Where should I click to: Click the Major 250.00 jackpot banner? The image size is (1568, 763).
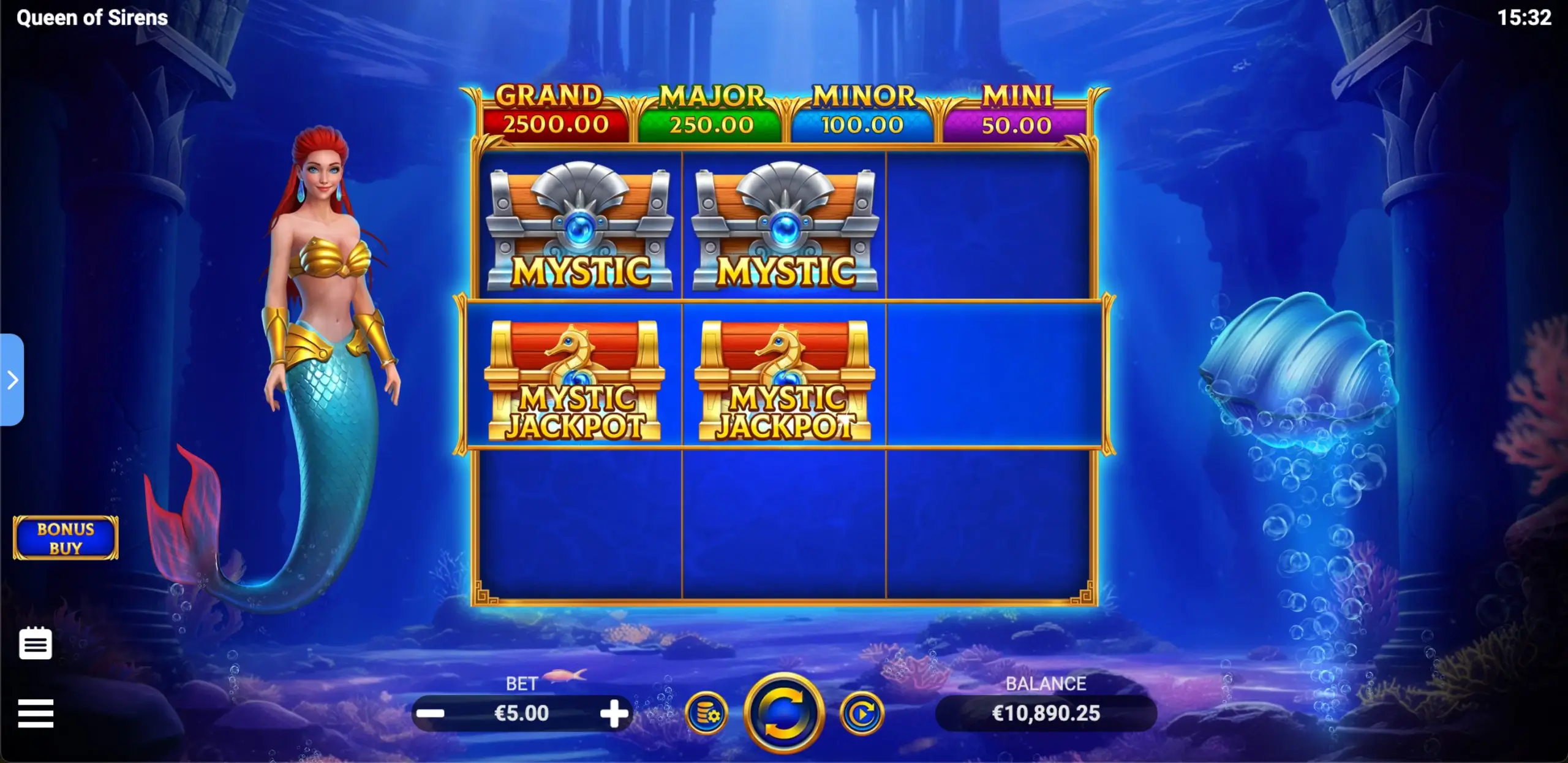[709, 110]
